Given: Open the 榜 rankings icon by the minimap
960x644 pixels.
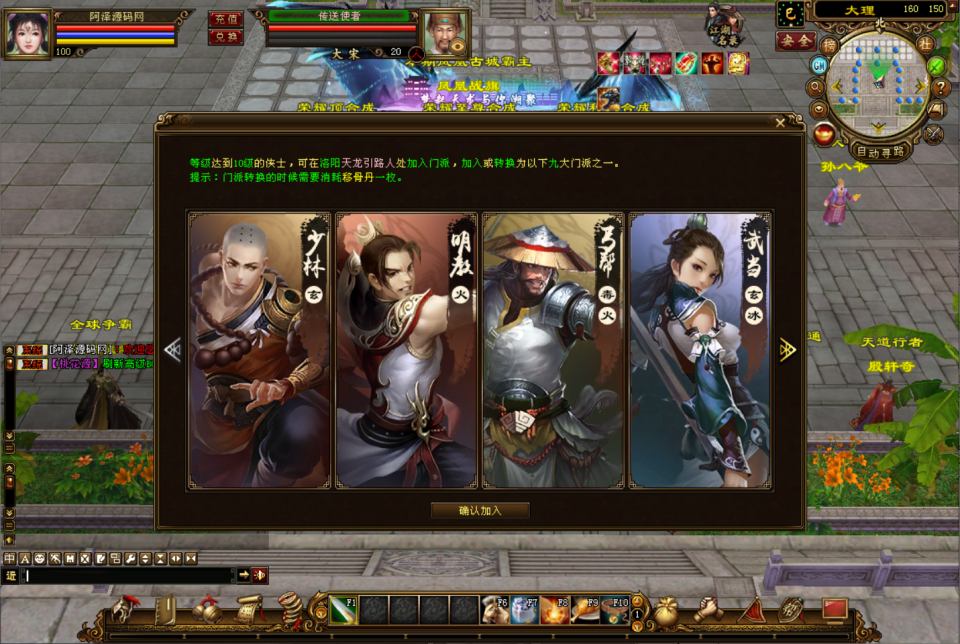Looking at the screenshot, I should point(829,45).
